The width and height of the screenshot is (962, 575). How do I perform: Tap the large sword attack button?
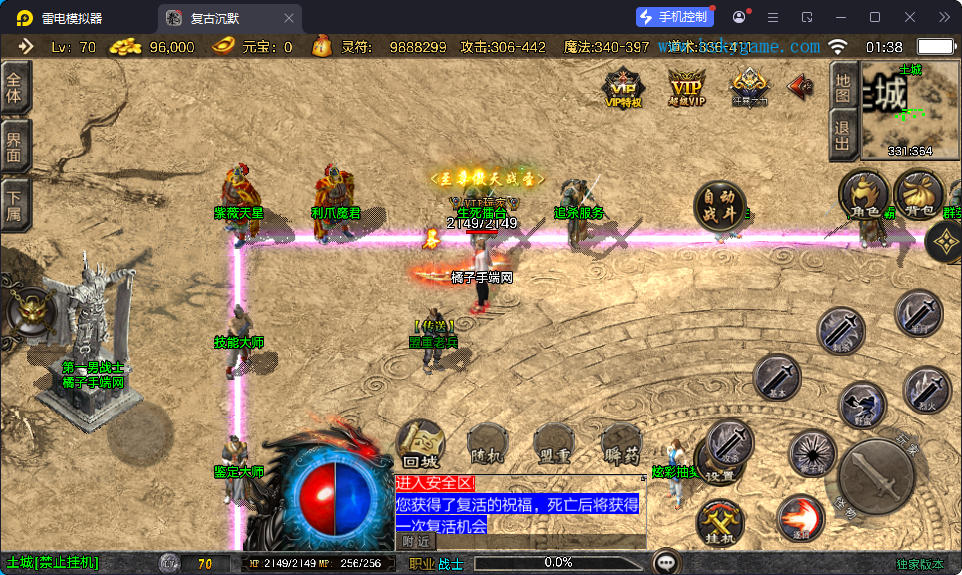[x=876, y=476]
